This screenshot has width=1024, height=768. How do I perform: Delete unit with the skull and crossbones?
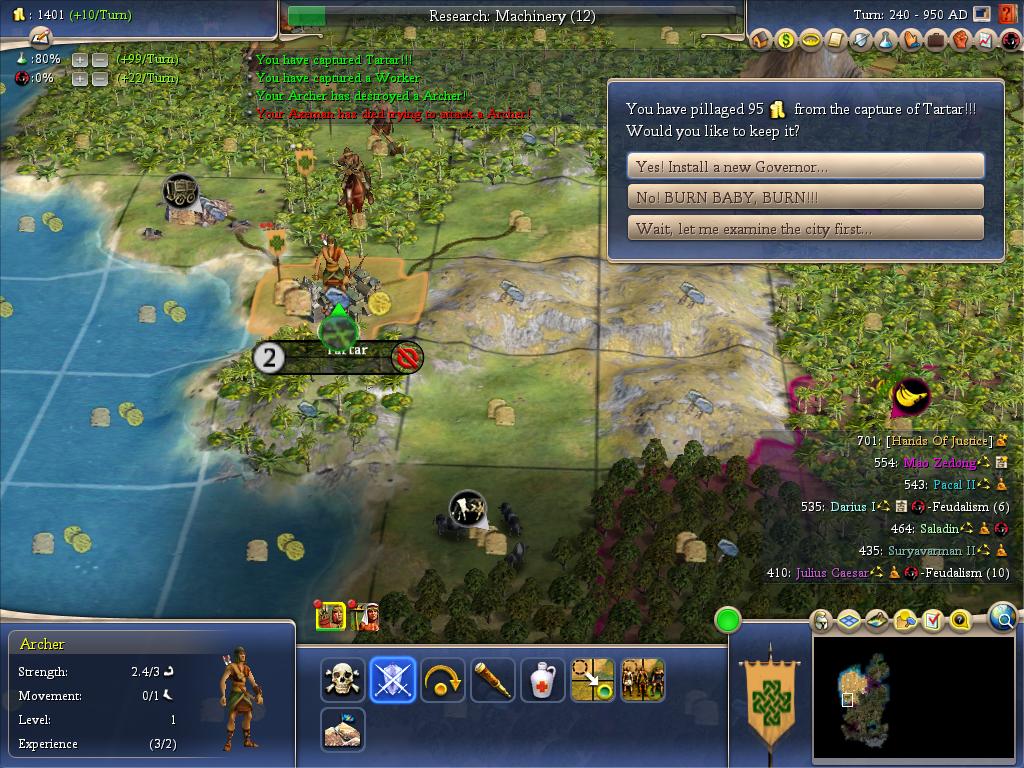[343, 680]
